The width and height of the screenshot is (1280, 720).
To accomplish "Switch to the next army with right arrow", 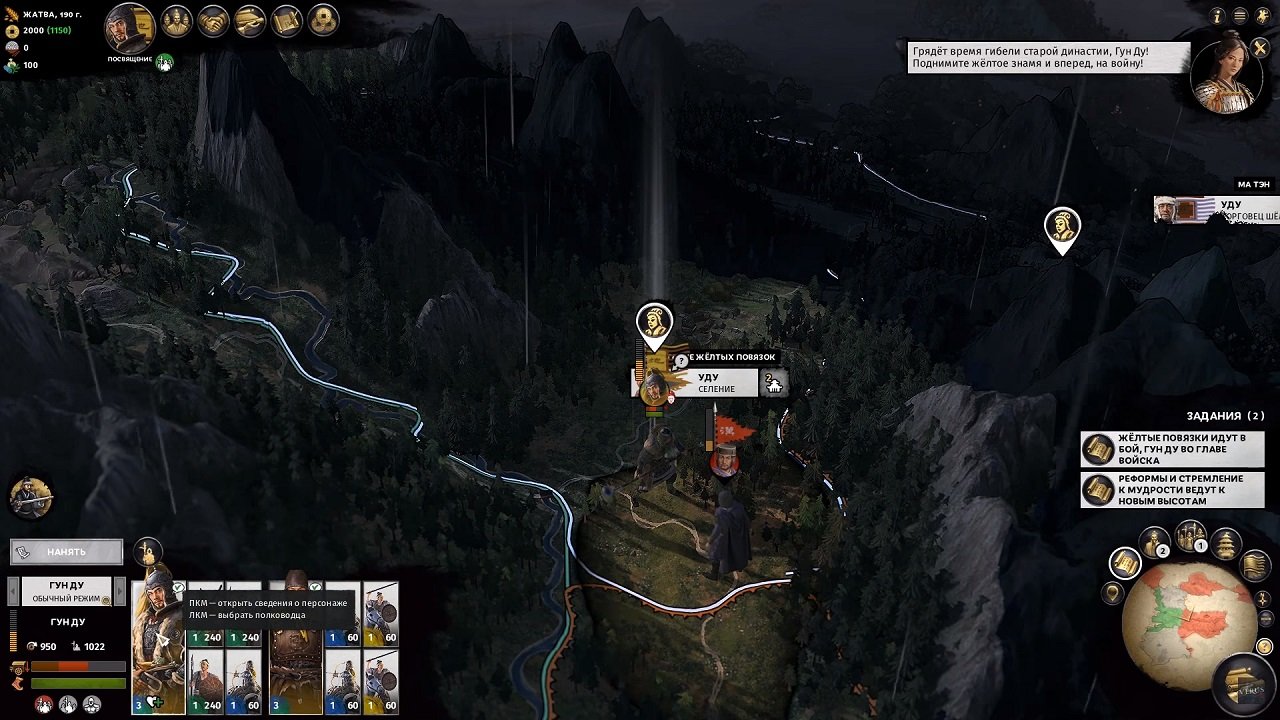I will point(121,590).
